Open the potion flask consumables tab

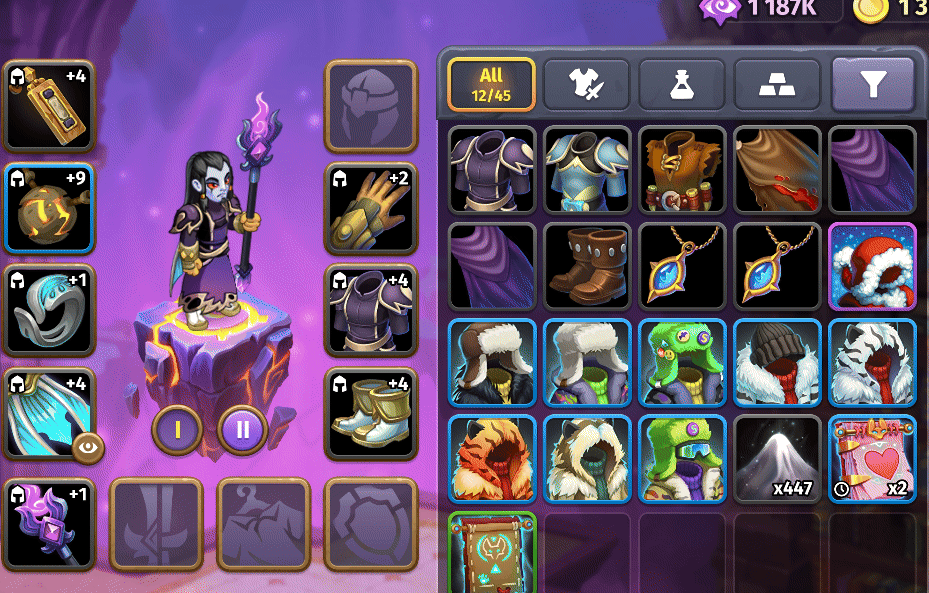pos(681,85)
